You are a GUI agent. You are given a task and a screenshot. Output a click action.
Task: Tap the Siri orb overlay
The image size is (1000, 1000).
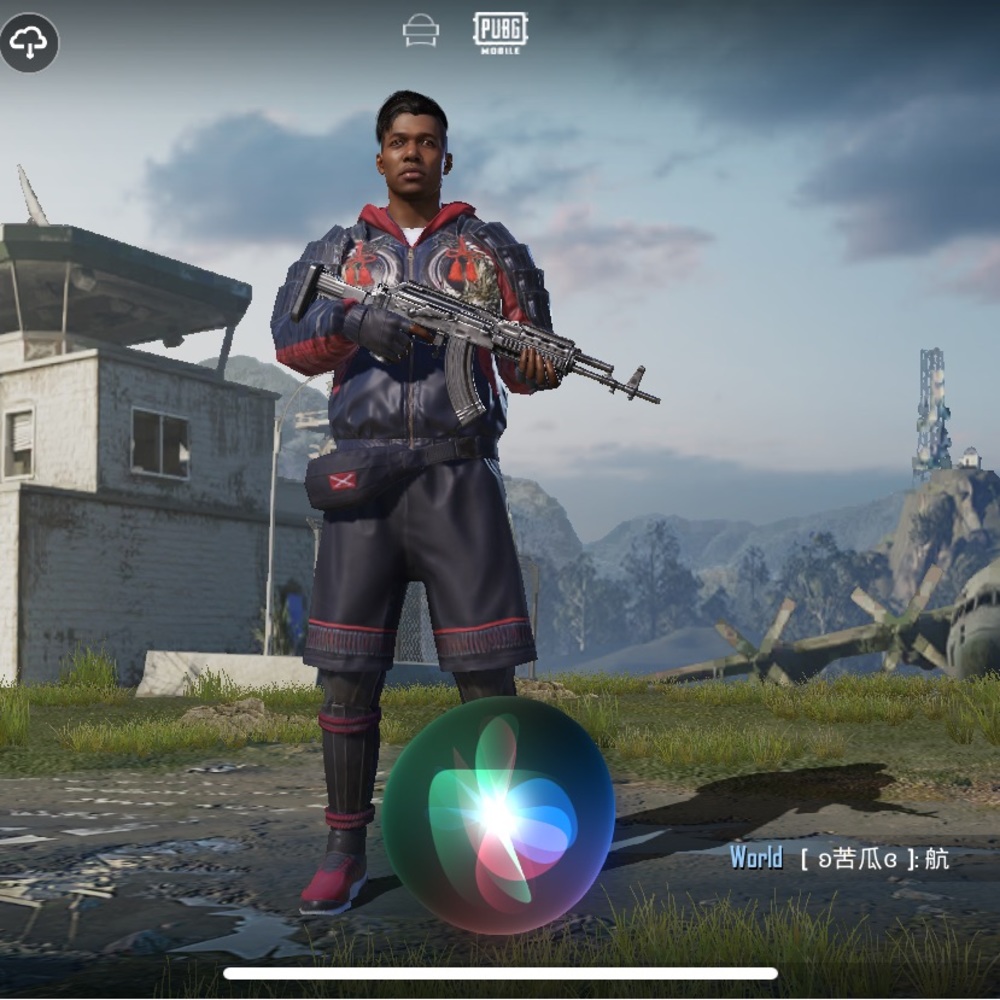point(498,815)
